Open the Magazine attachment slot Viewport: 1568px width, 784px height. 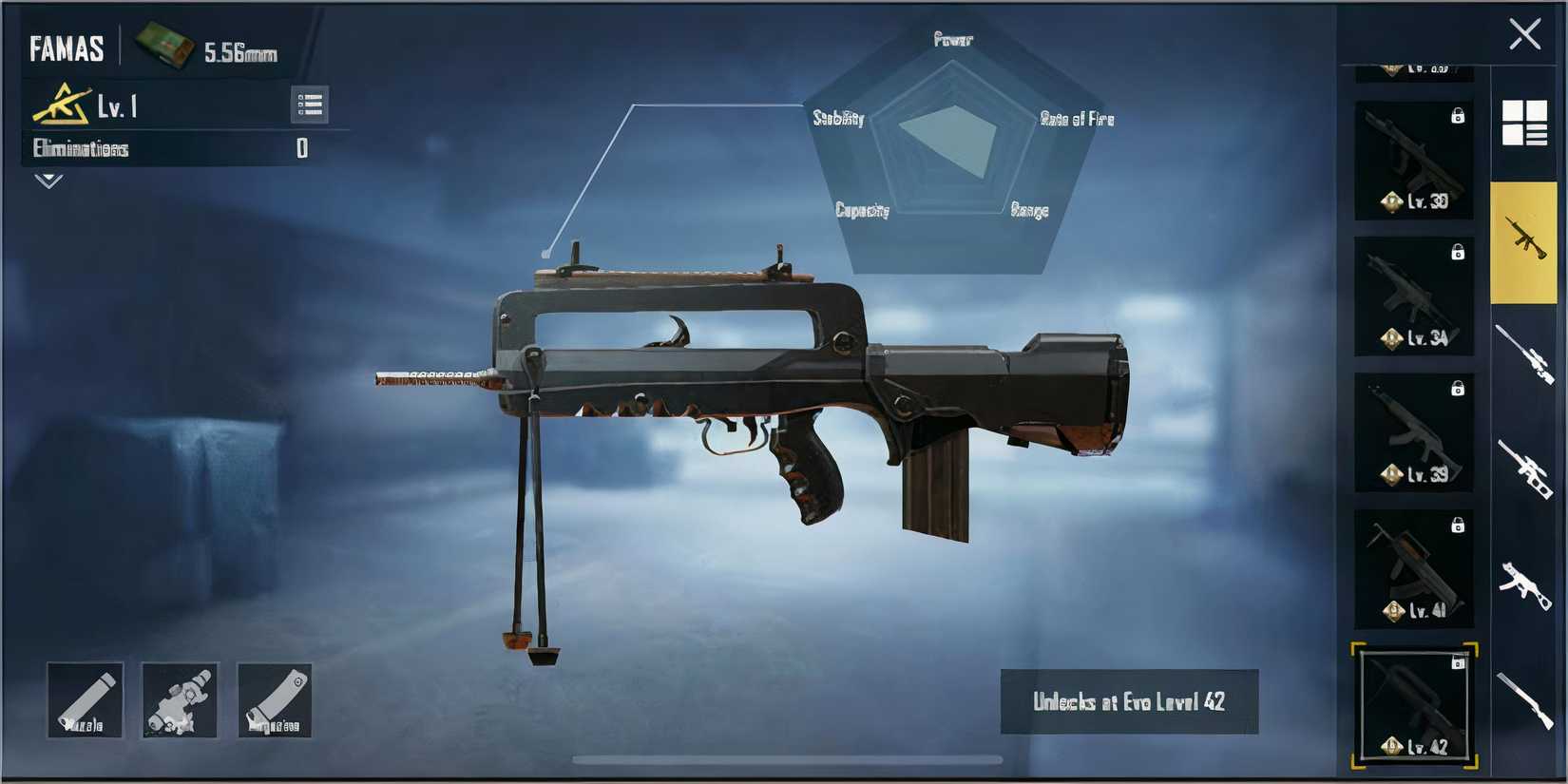pyautogui.click(x=275, y=700)
